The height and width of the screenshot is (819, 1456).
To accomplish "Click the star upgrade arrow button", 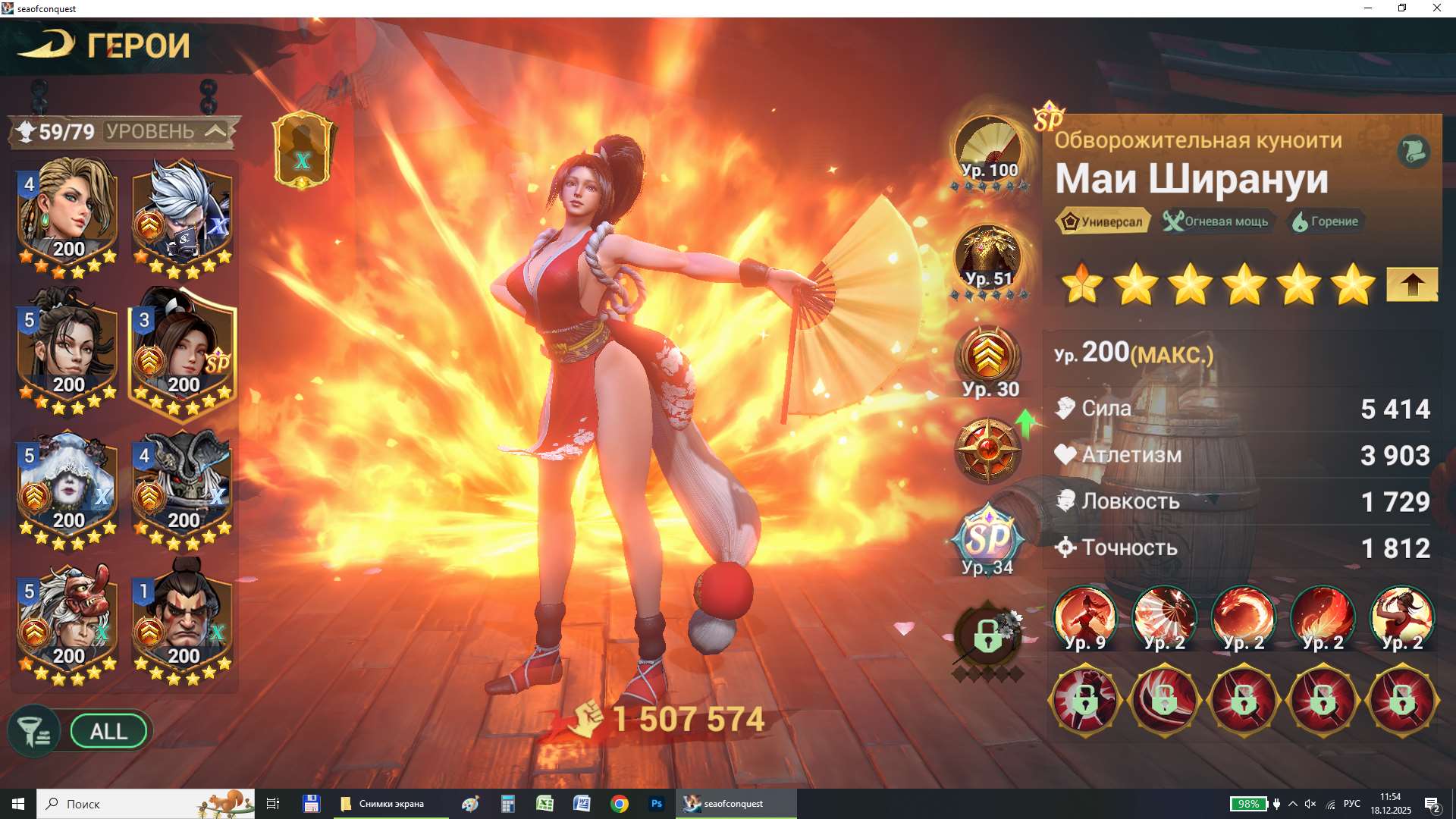I will point(1411,285).
